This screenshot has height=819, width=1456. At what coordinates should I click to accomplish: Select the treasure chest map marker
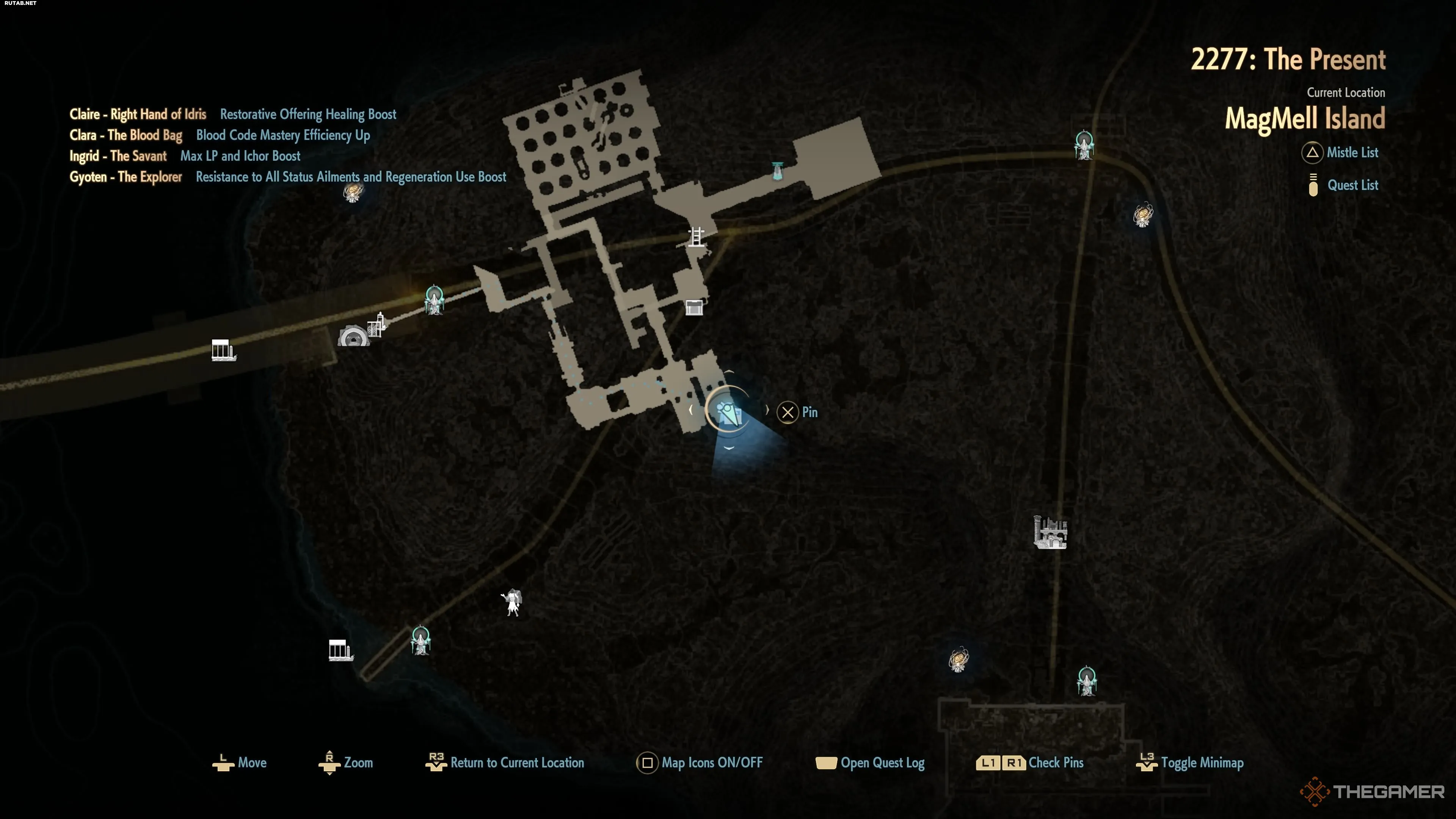pyautogui.click(x=694, y=308)
